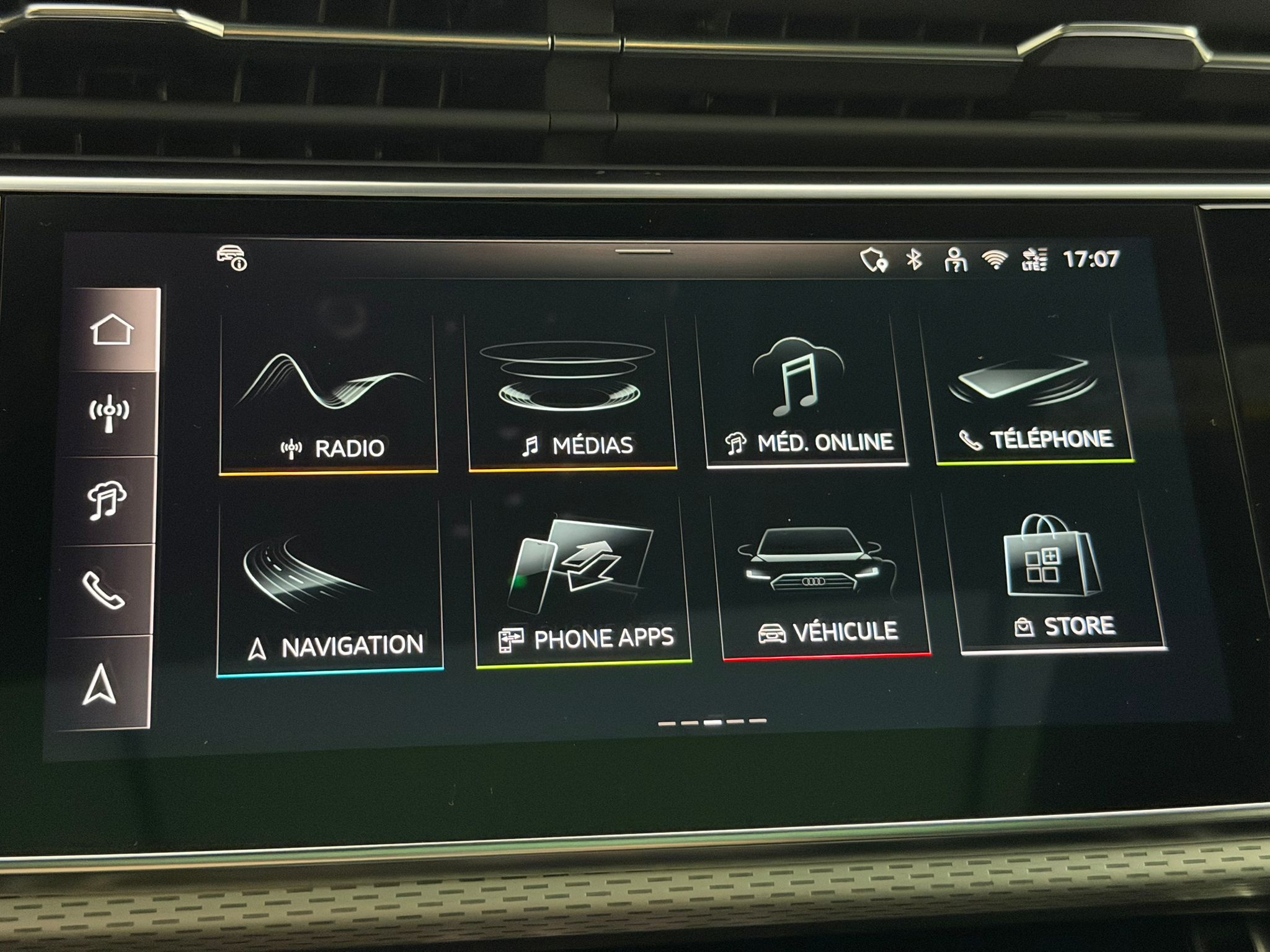Image resolution: width=1270 pixels, height=952 pixels.
Task: Activate the navigation arrow sidebar shortcut
Action: (100, 684)
